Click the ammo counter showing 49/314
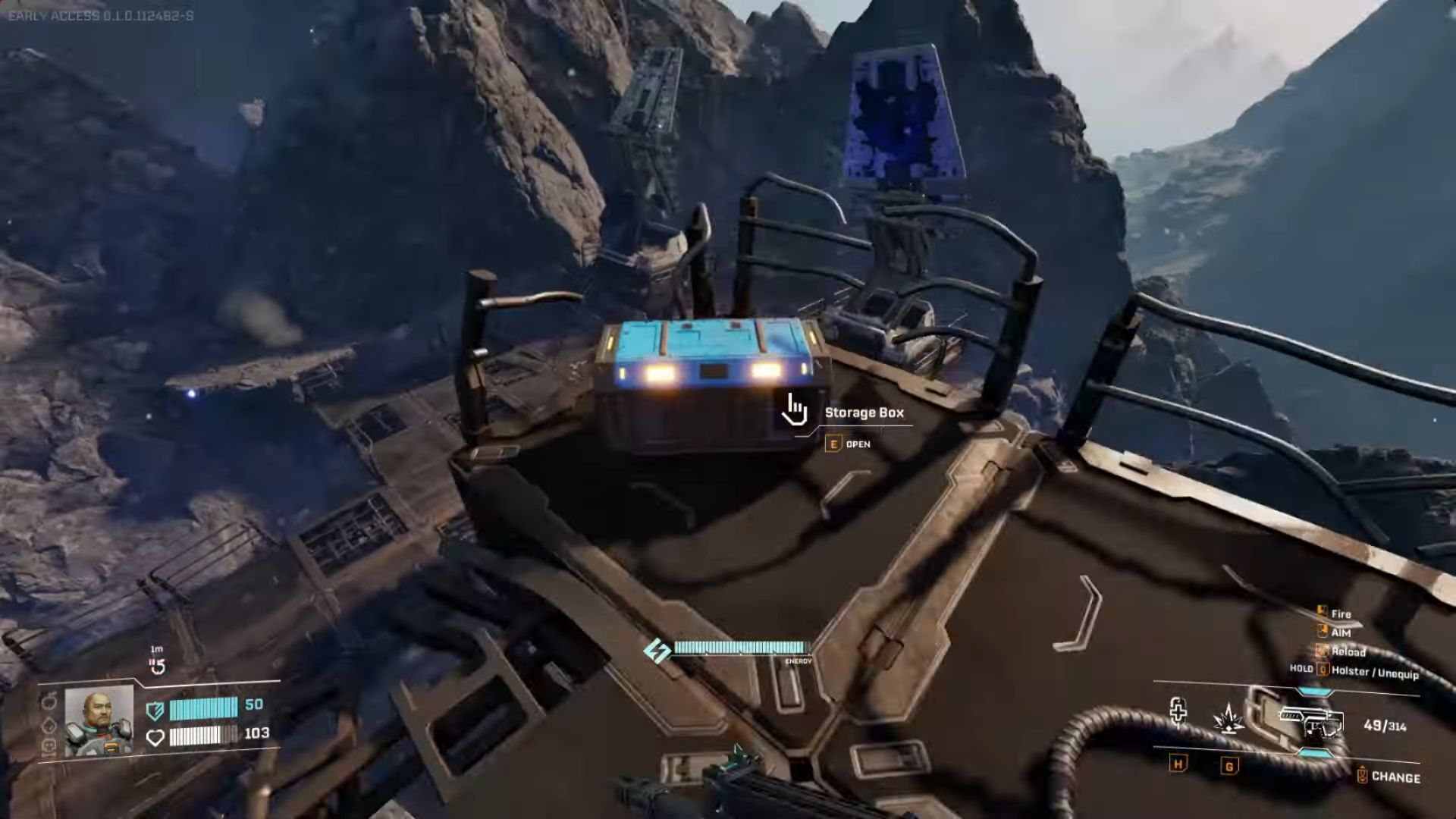1456x819 pixels. pyautogui.click(x=1387, y=726)
